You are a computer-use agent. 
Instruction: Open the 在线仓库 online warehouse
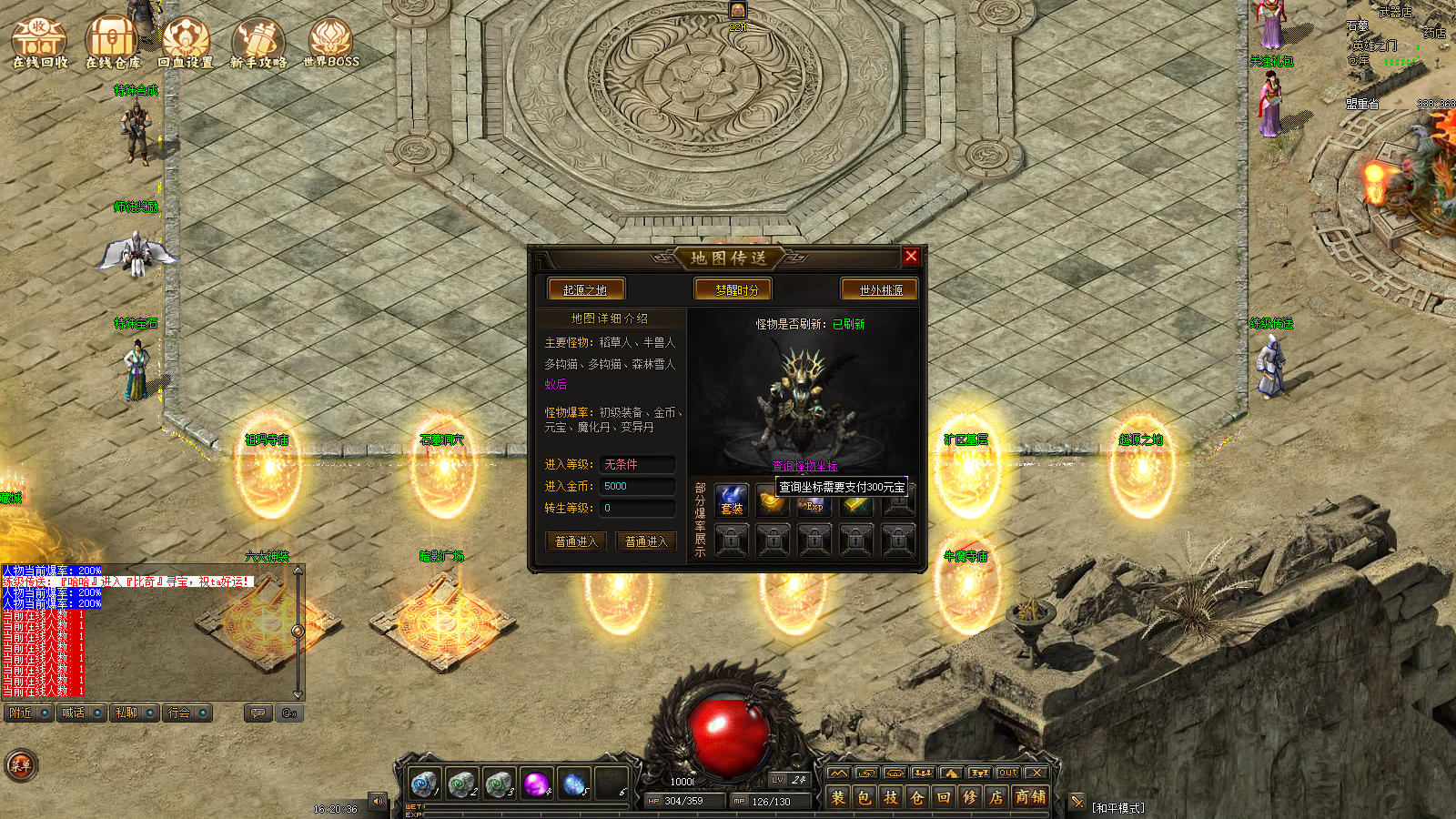112,42
